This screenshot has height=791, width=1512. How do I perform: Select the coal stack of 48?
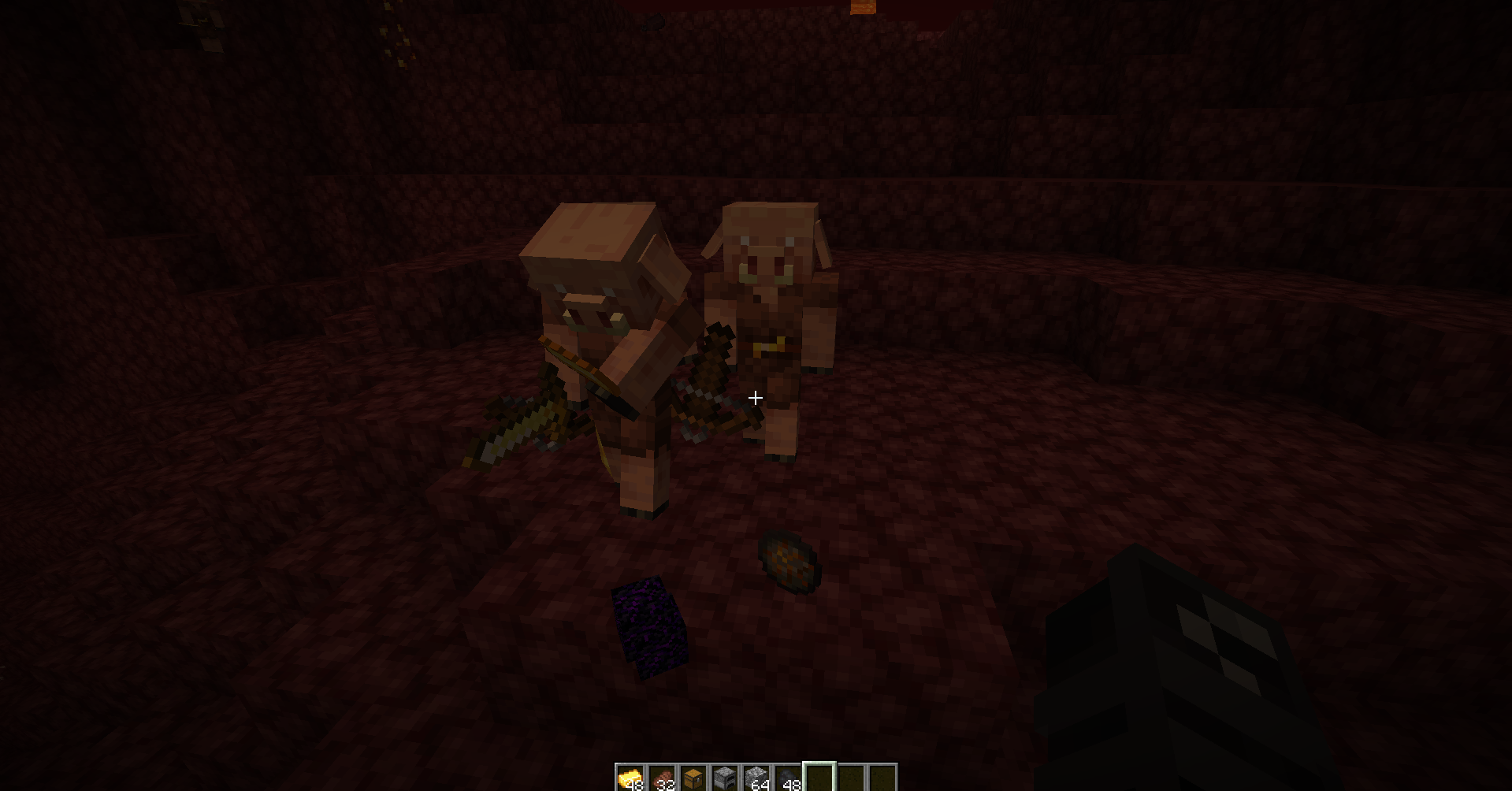point(789,774)
